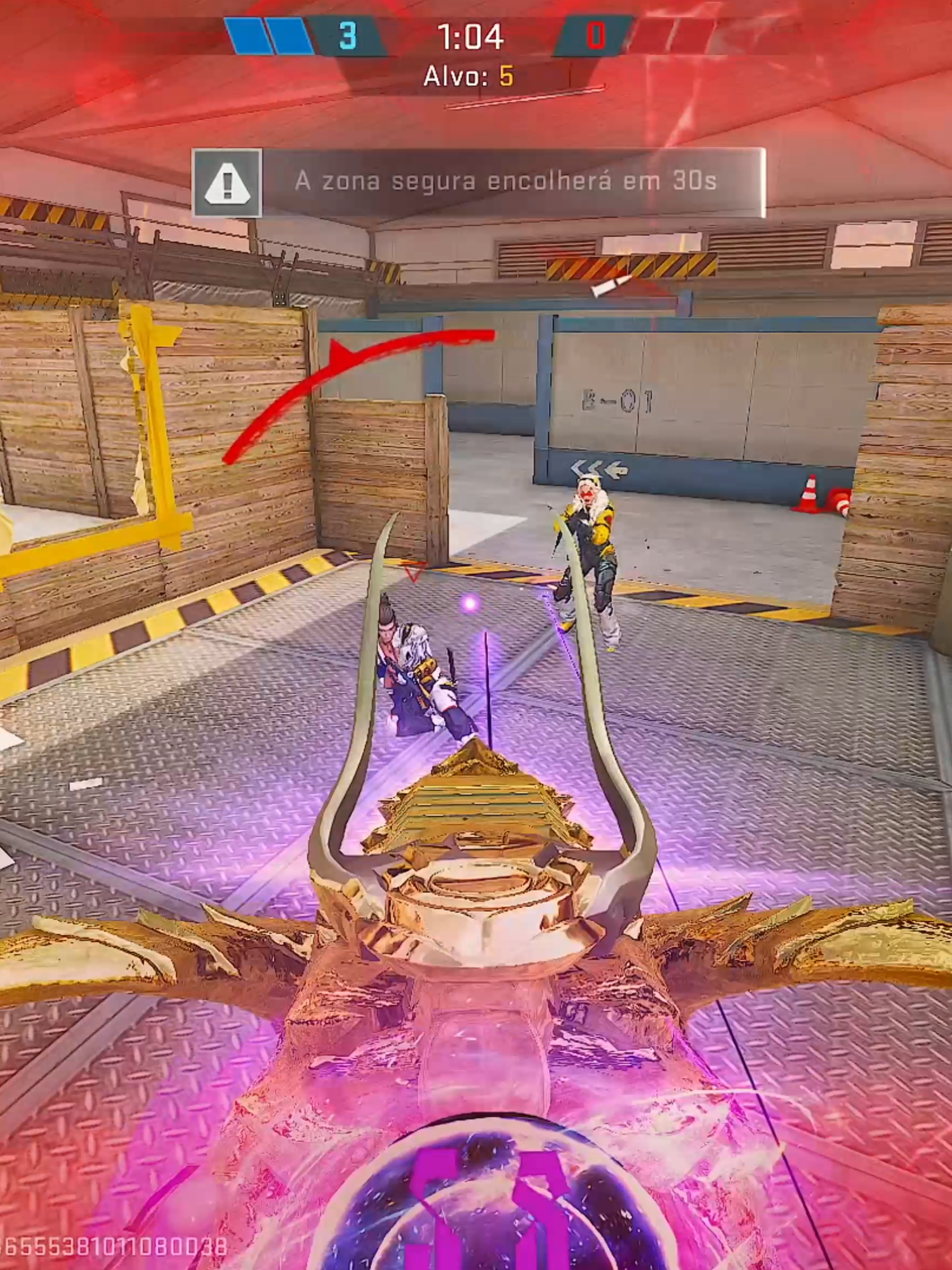Select the blue team score emblem showing 3
This screenshot has height=1270, width=952.
pos(348,35)
